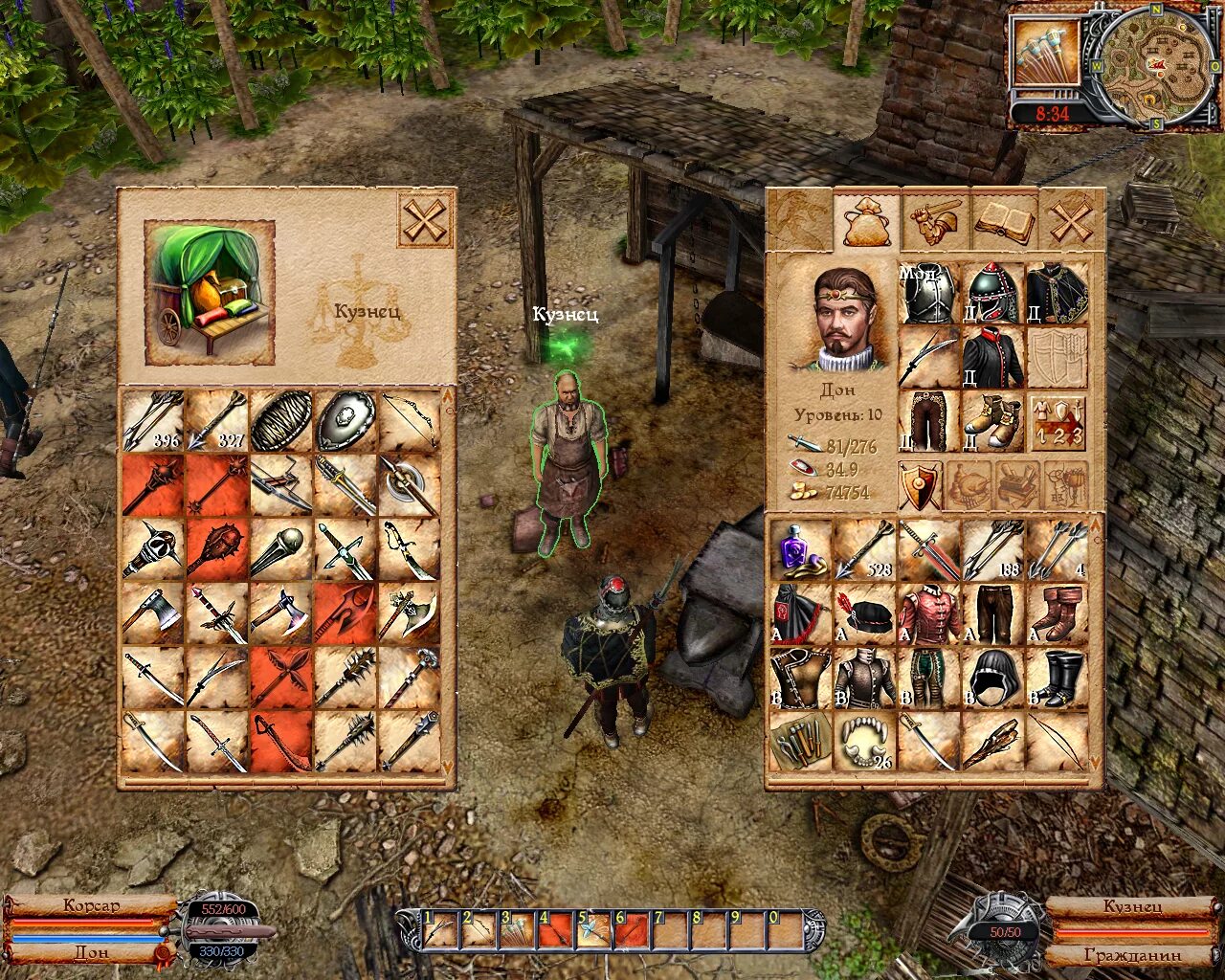Close the Кузнец shop window
1225x980 pixels.
coord(423,222)
